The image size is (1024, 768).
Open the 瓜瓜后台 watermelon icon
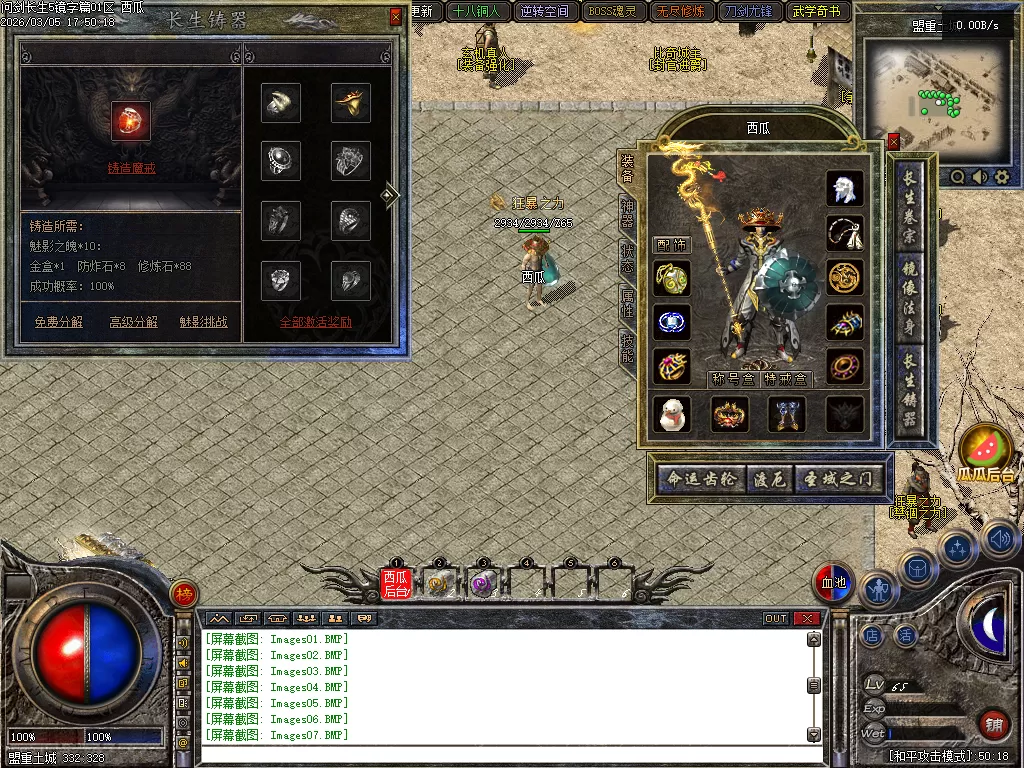[x=986, y=452]
